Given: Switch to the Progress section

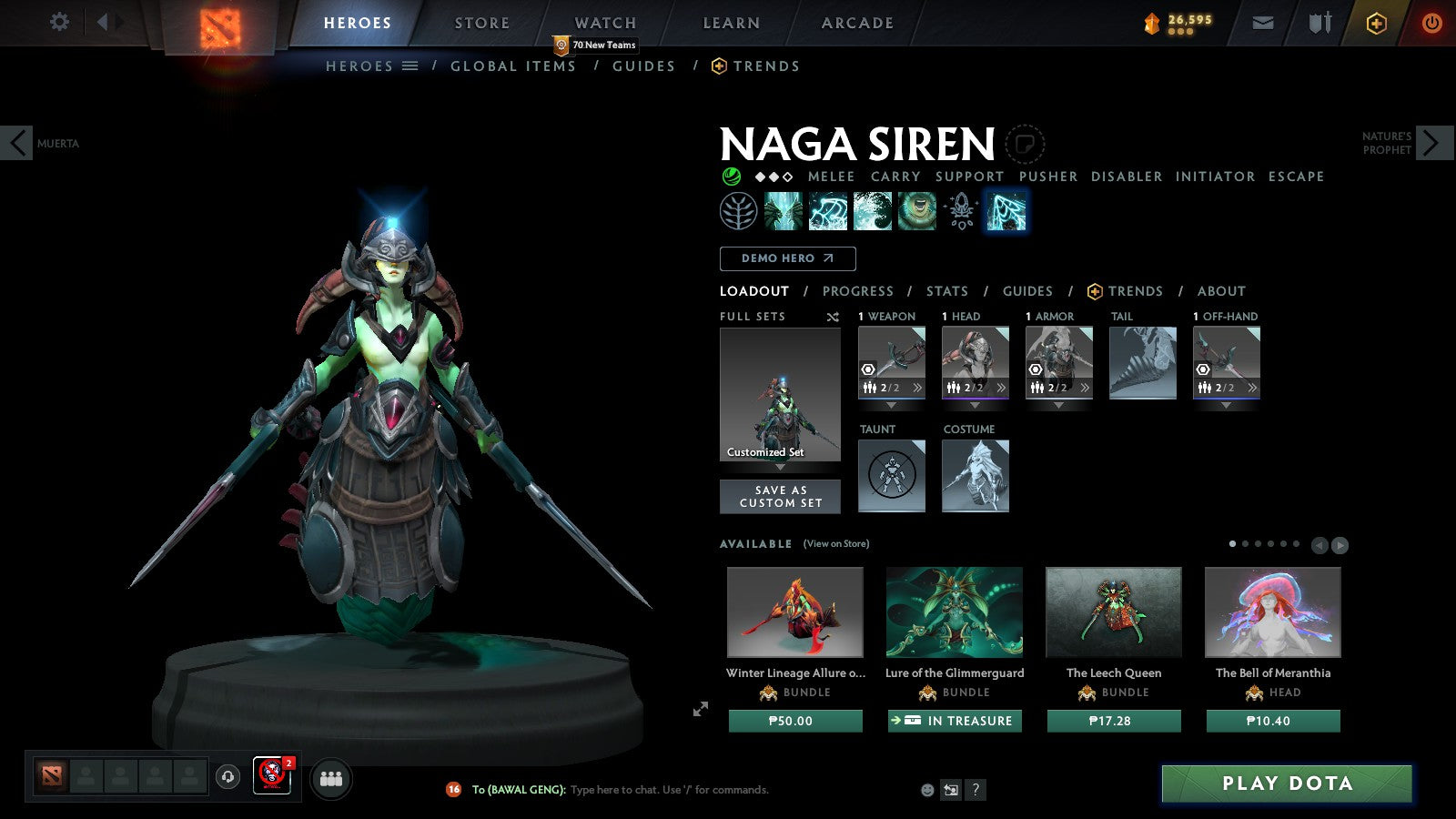Looking at the screenshot, I should [857, 291].
